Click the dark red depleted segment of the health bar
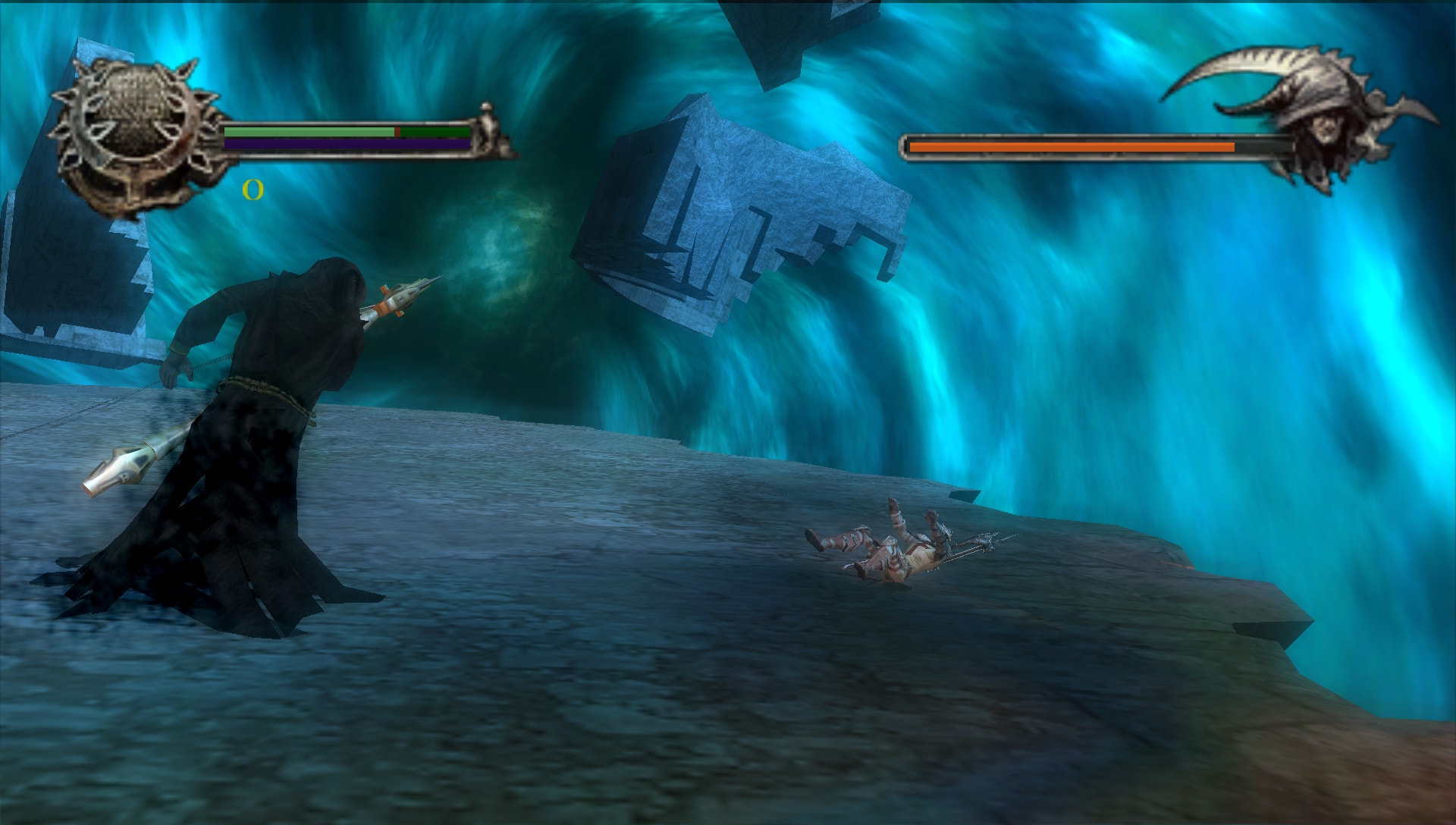The image size is (1456, 825). 397,130
